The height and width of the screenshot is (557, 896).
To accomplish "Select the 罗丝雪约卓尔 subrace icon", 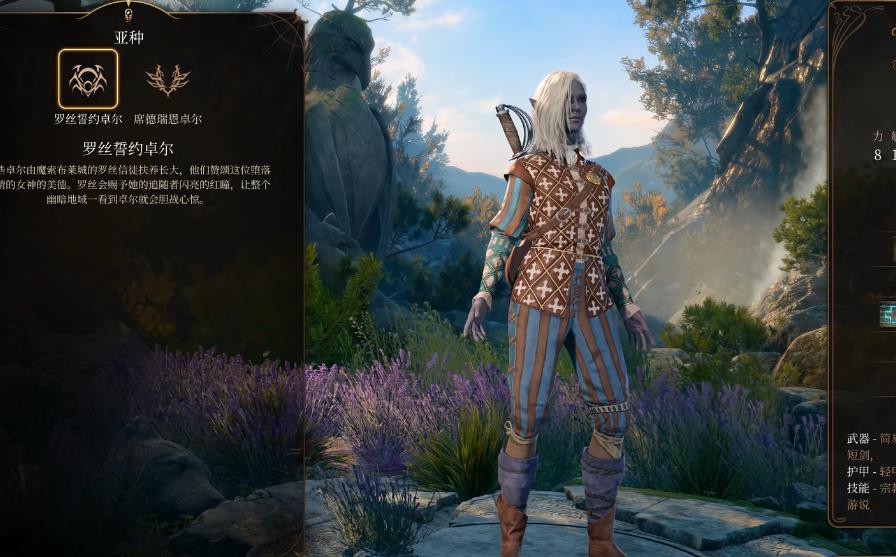I will [88, 79].
